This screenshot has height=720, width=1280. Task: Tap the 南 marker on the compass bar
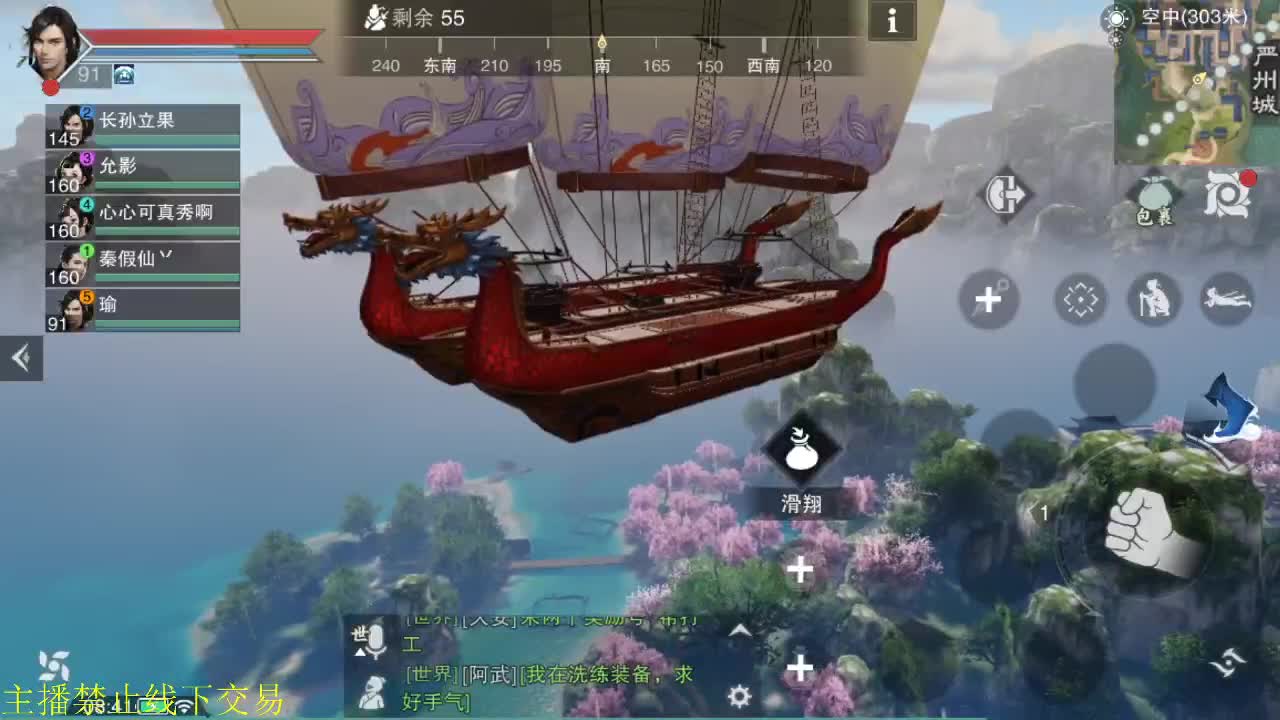[x=601, y=65]
